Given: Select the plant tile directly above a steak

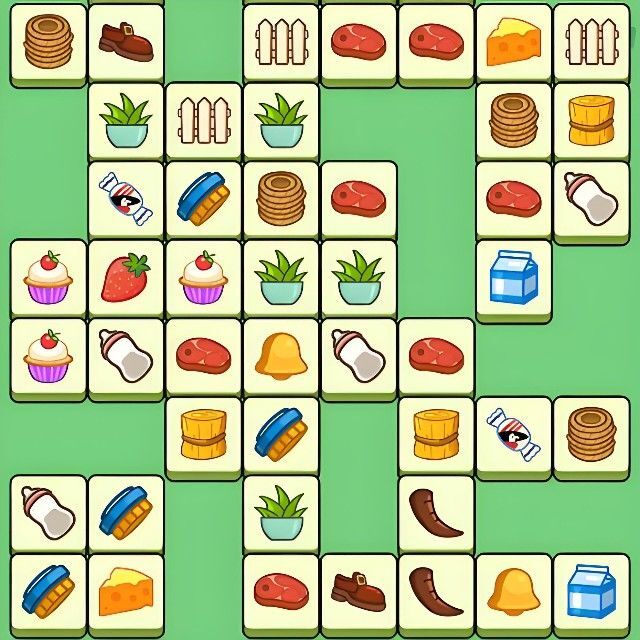Looking at the screenshot, I should point(282,511).
